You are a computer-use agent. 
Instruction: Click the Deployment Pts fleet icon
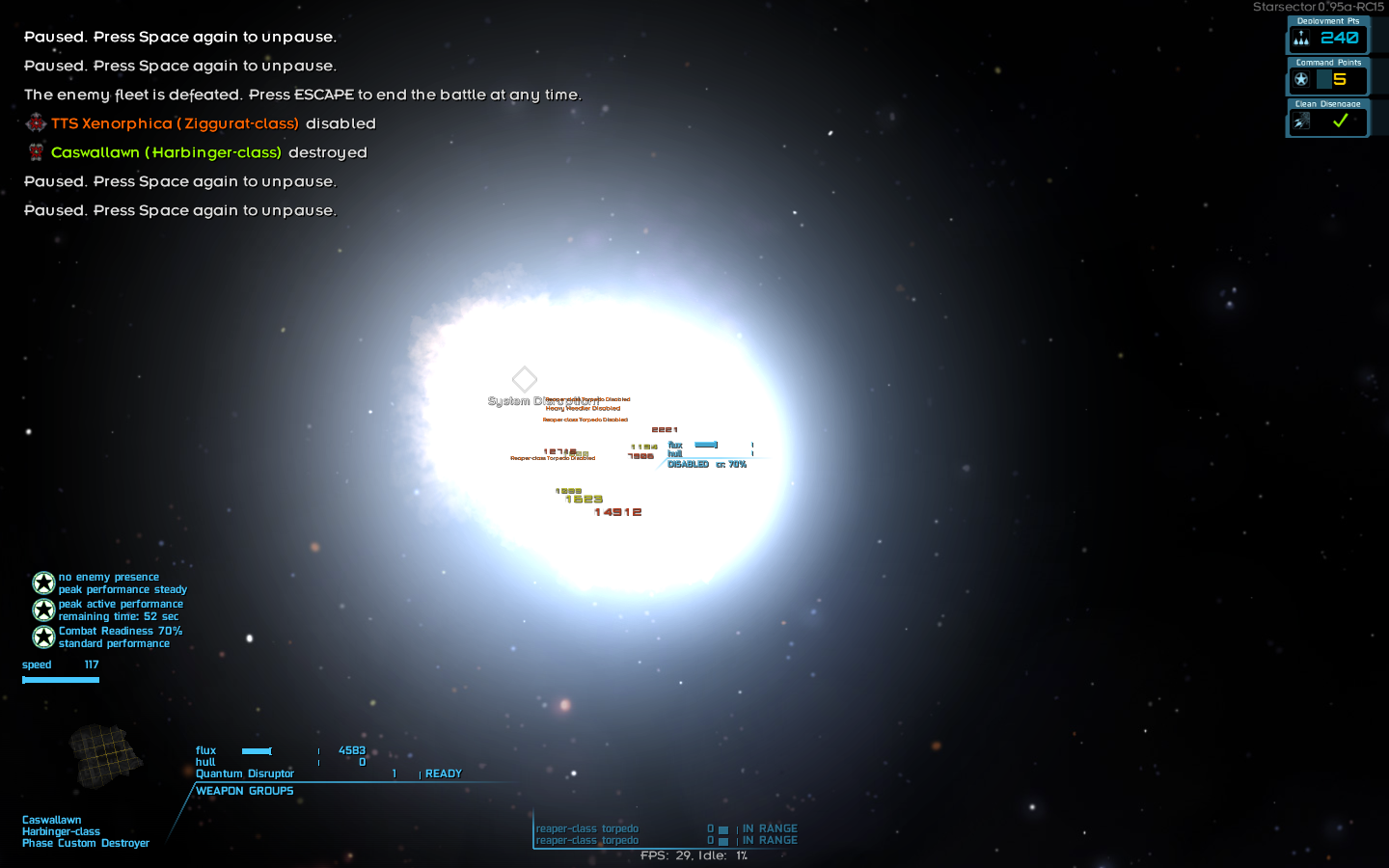1301,39
